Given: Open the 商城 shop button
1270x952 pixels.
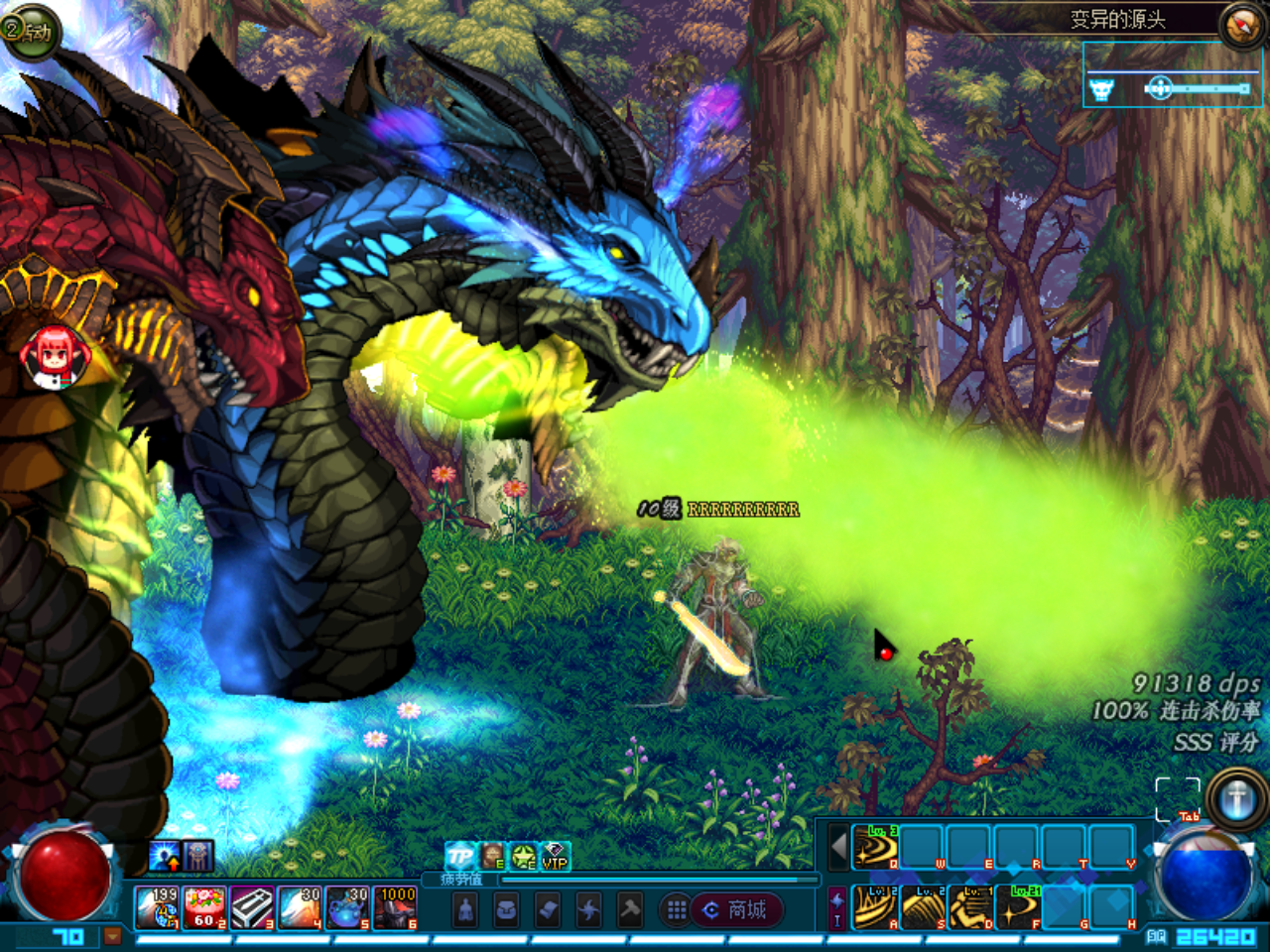Looking at the screenshot, I should [736, 909].
